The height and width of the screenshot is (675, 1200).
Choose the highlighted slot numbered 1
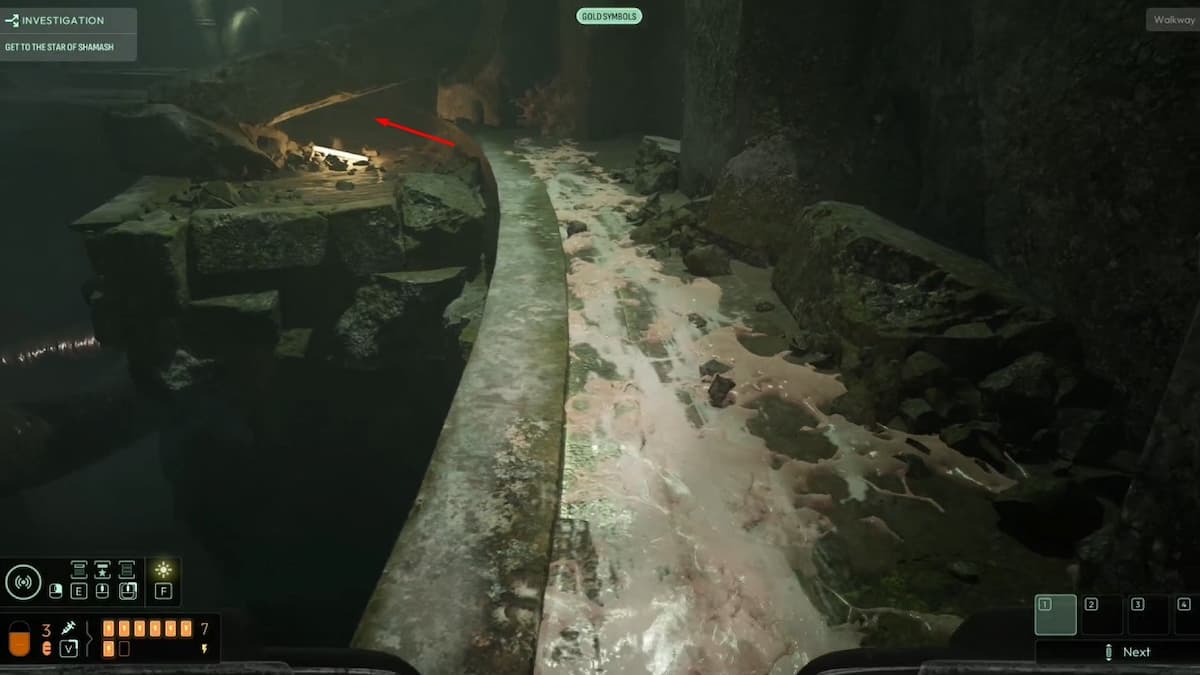click(x=1055, y=615)
